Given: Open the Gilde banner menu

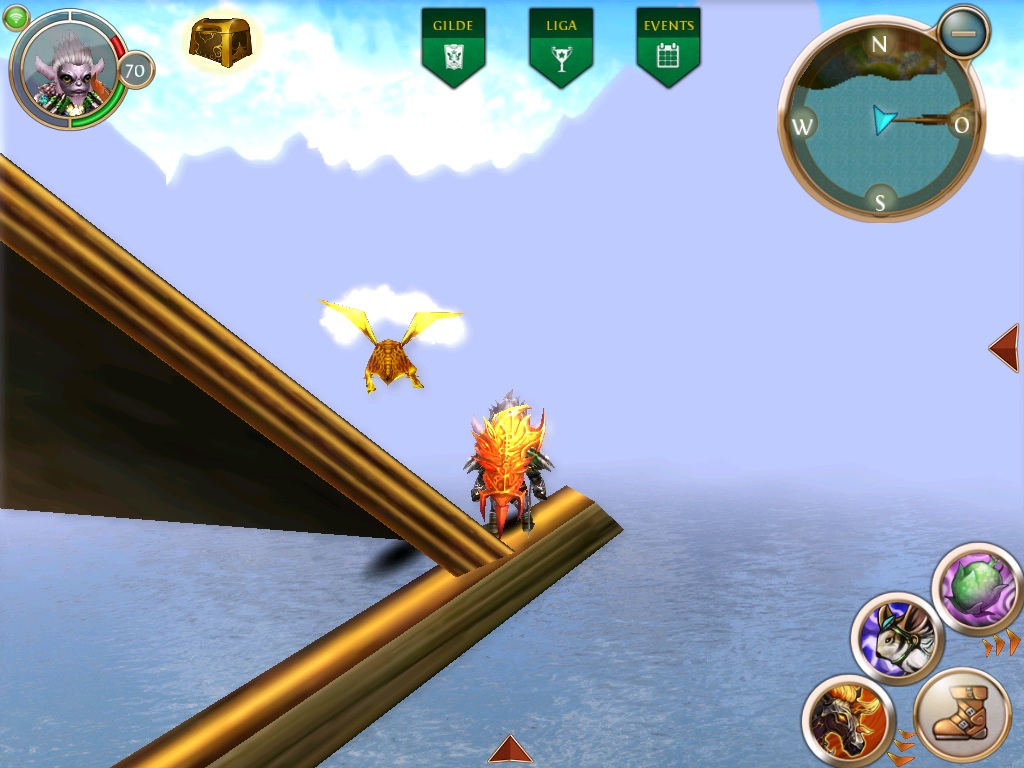Looking at the screenshot, I should click(453, 45).
